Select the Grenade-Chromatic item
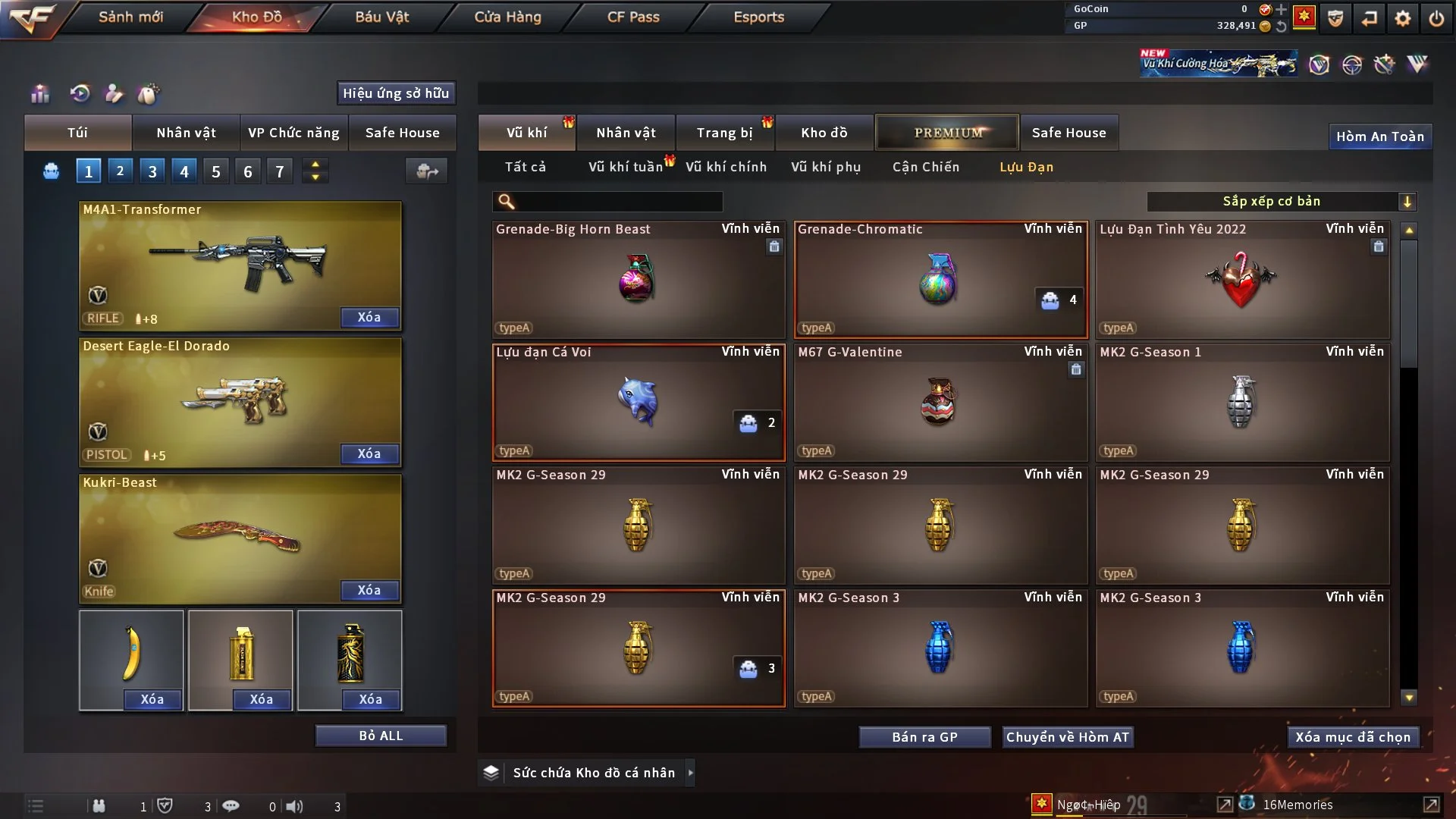The image size is (1456, 819). coord(940,279)
